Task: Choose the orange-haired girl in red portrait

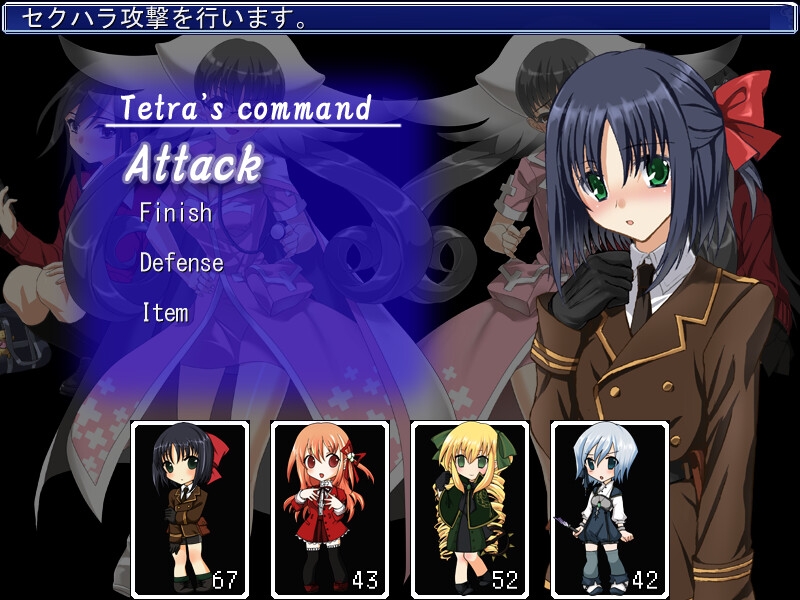Action: point(330,509)
